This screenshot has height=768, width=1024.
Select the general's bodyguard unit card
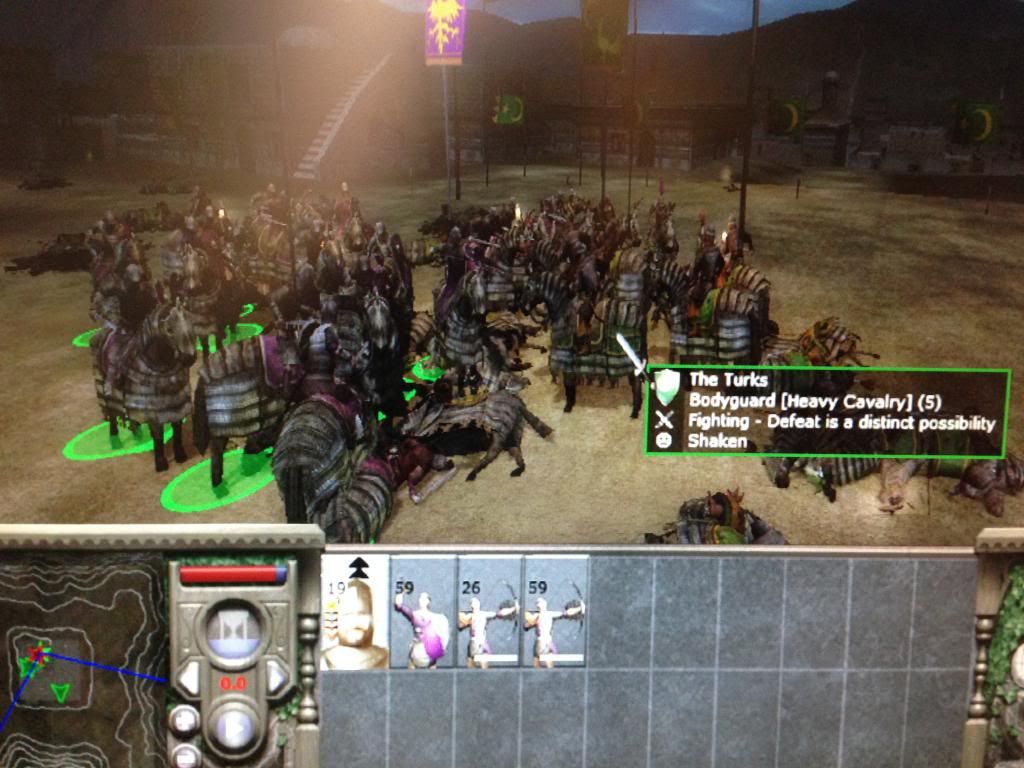point(355,612)
